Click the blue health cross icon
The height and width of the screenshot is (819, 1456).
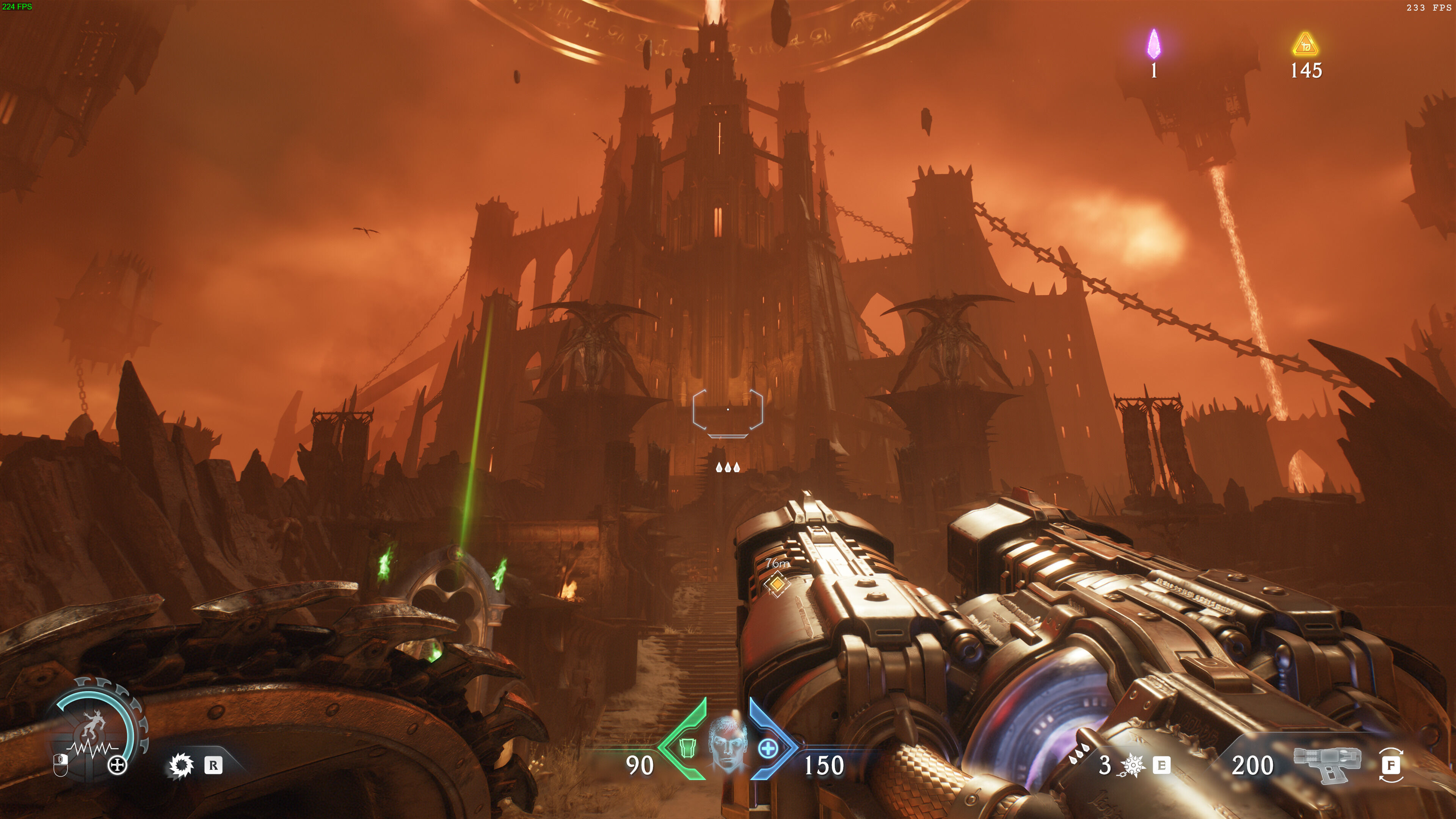[x=767, y=749]
